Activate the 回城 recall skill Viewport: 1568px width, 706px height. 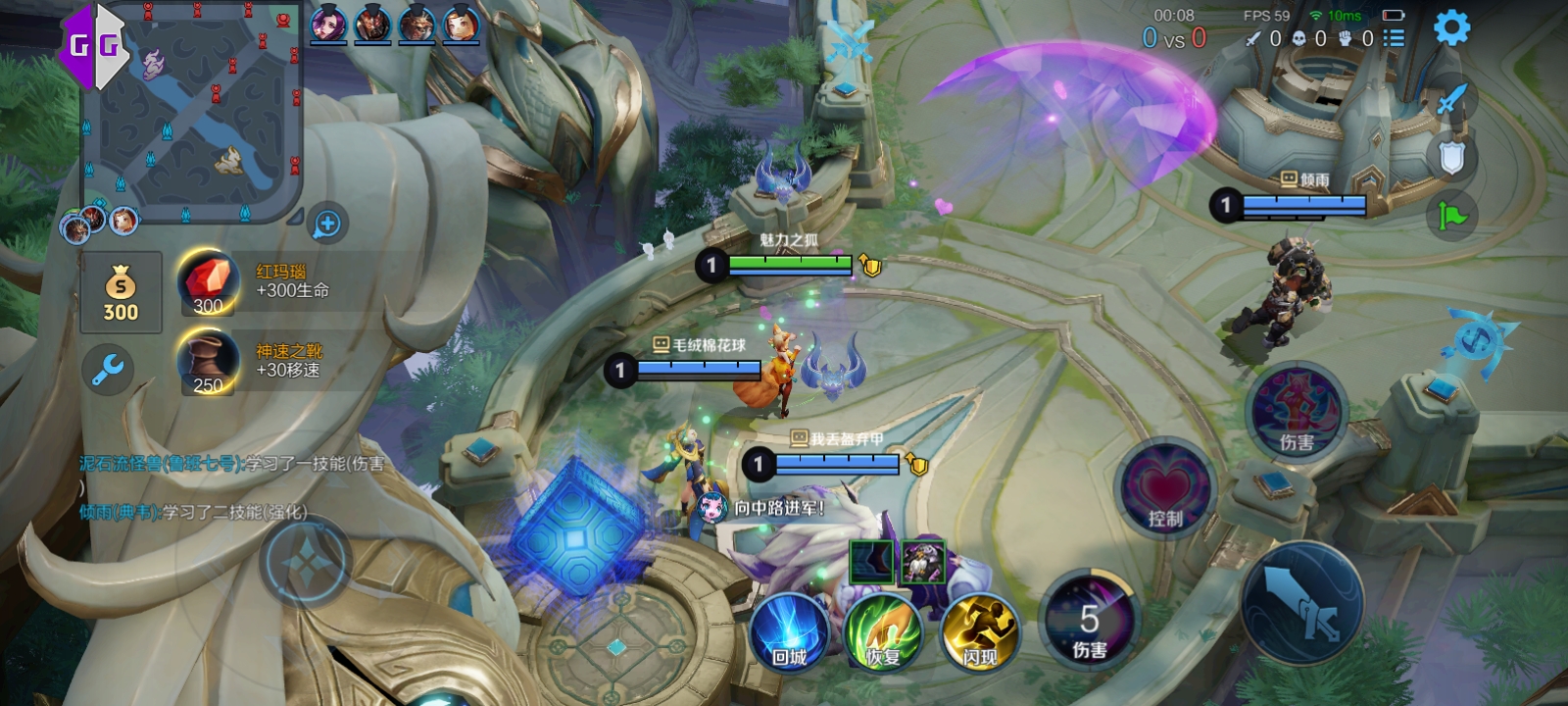point(789,632)
